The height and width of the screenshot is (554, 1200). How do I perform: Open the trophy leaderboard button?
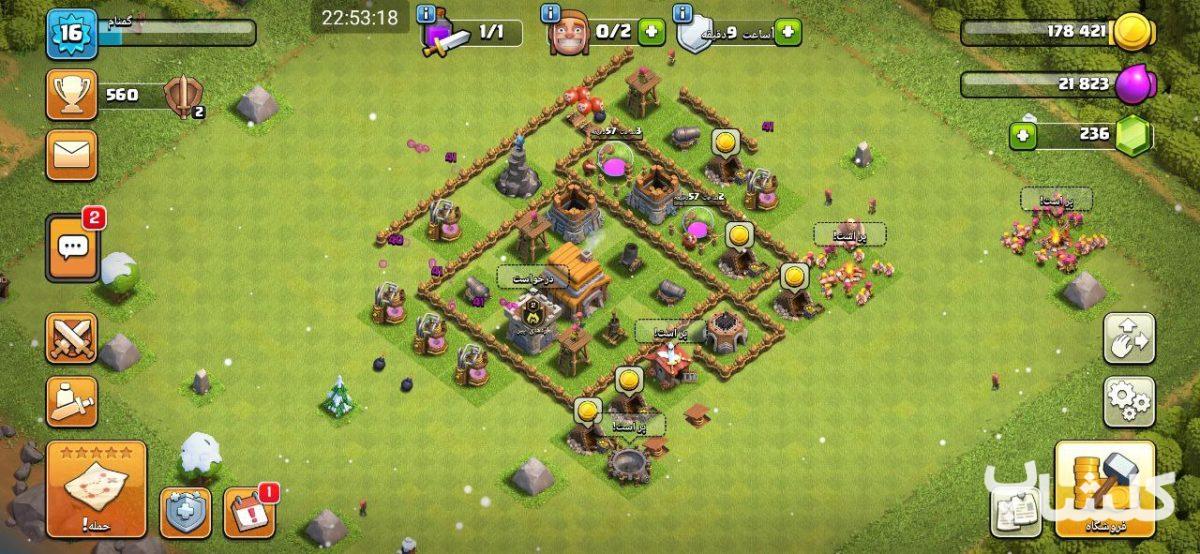71,96
